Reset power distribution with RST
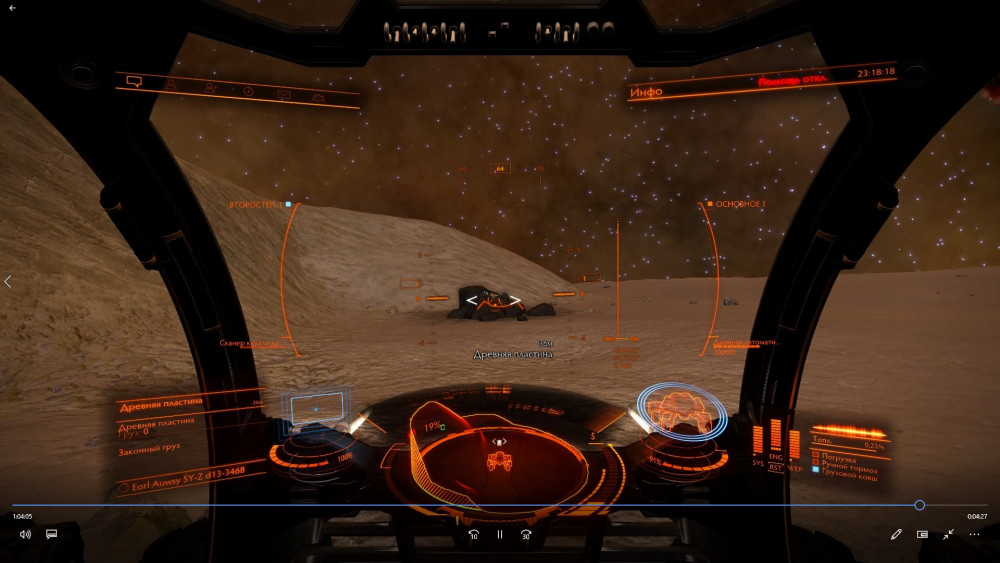 [x=776, y=466]
